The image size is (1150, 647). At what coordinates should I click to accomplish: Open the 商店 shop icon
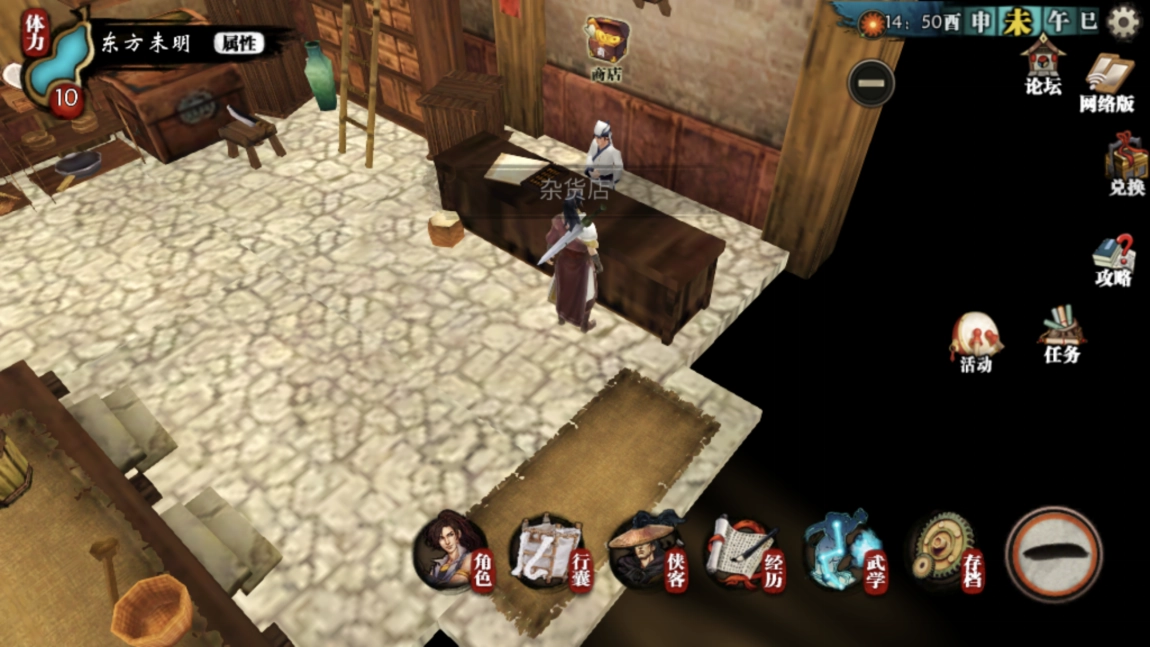[x=607, y=44]
